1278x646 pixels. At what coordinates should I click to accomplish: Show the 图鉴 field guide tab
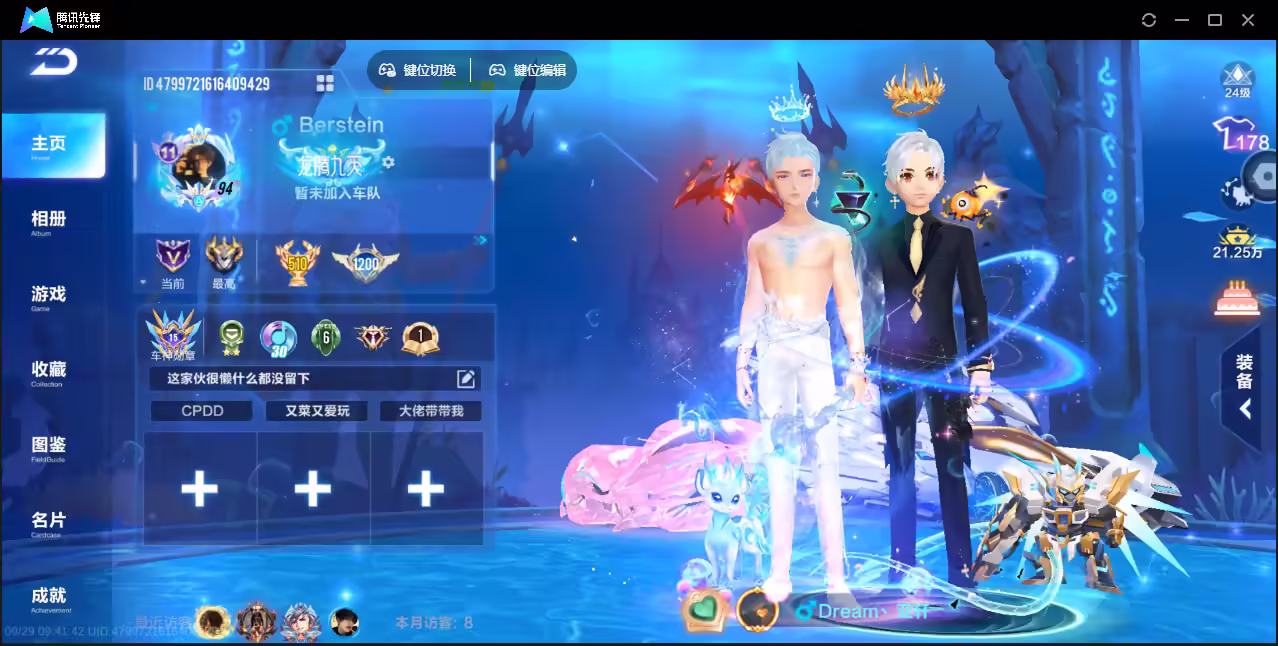[x=48, y=446]
